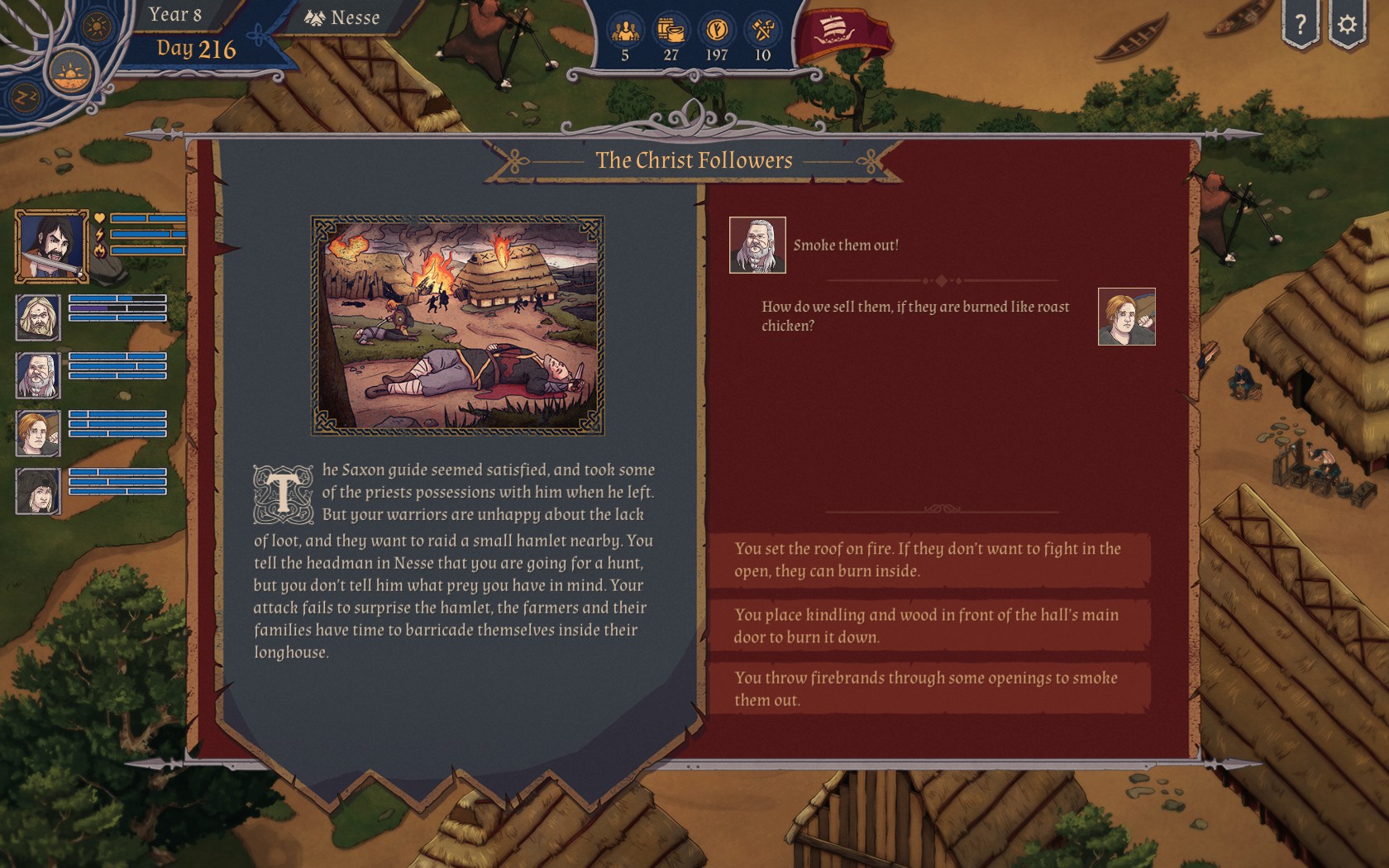Click the burning longhouse event illustration
This screenshot has width=1389, height=868.
457,325
